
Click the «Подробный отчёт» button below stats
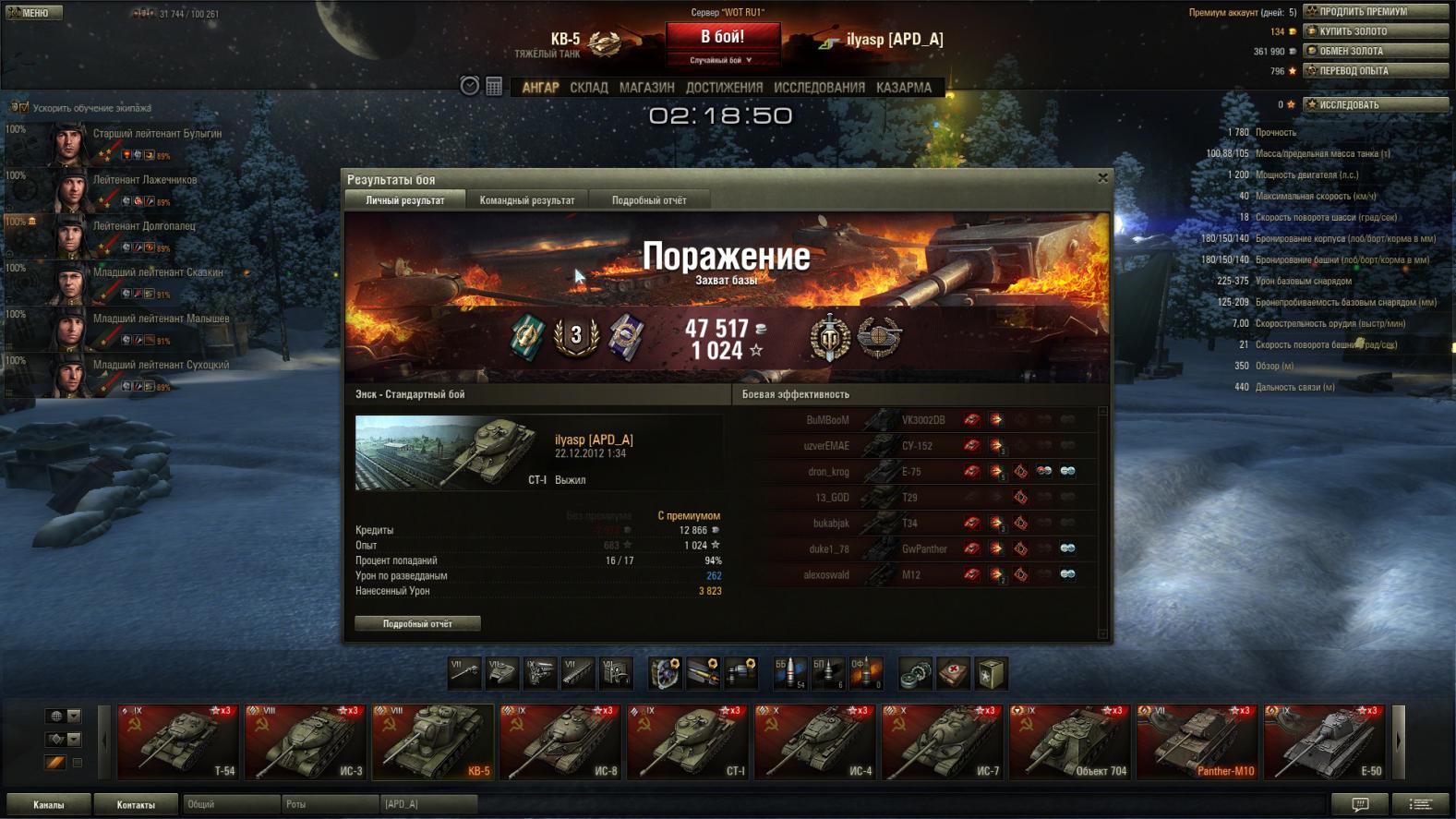[x=417, y=624]
